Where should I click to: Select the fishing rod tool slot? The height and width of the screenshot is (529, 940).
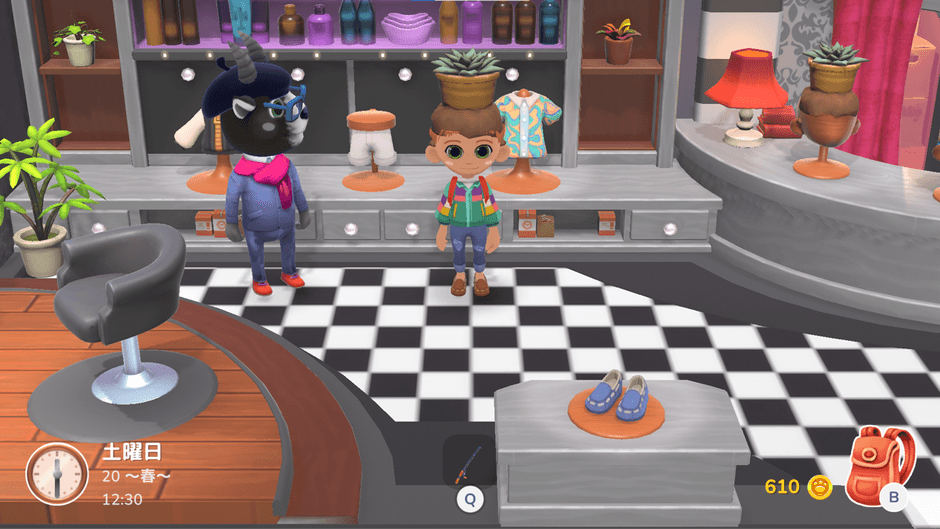[x=469, y=463]
